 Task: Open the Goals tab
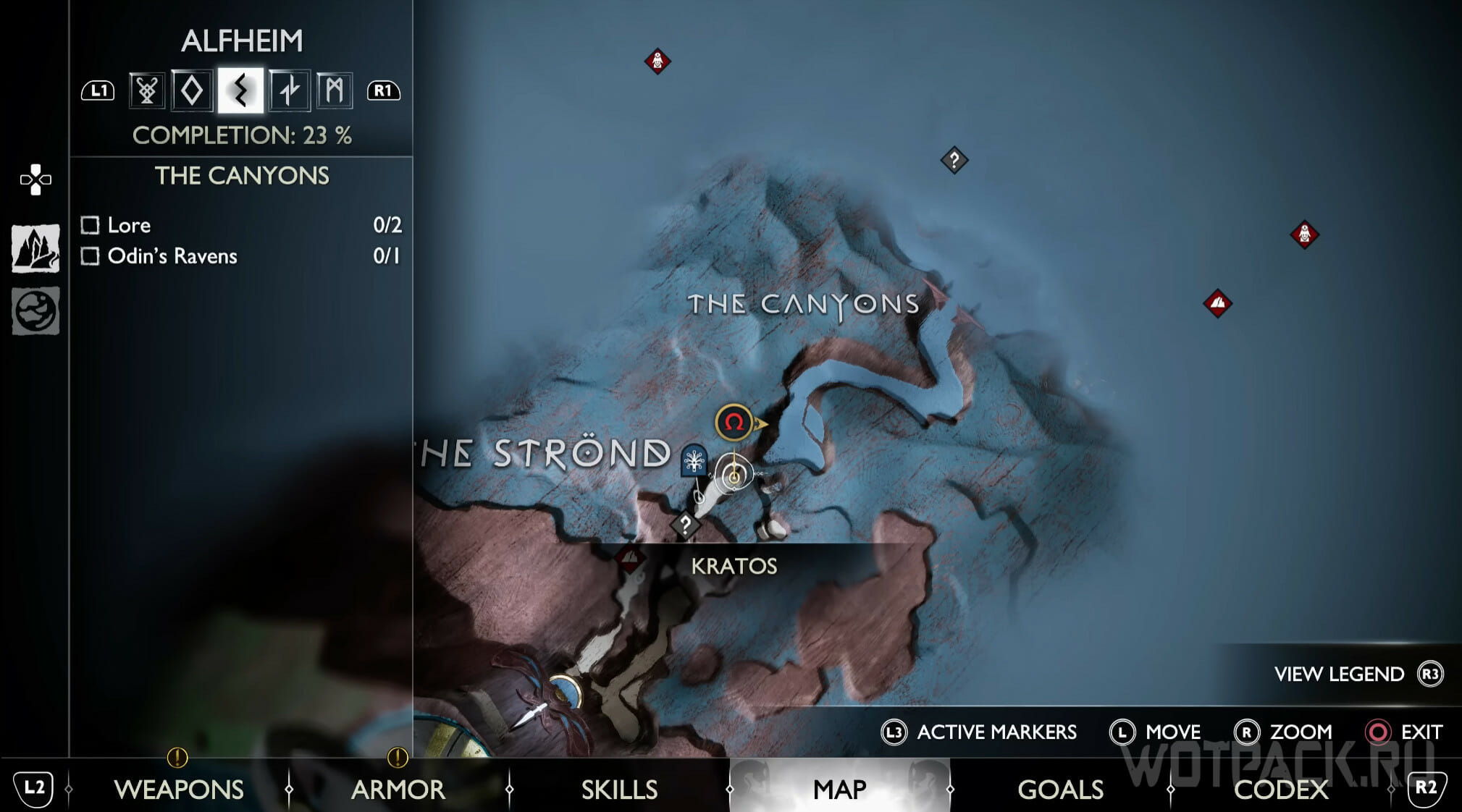point(1060,789)
